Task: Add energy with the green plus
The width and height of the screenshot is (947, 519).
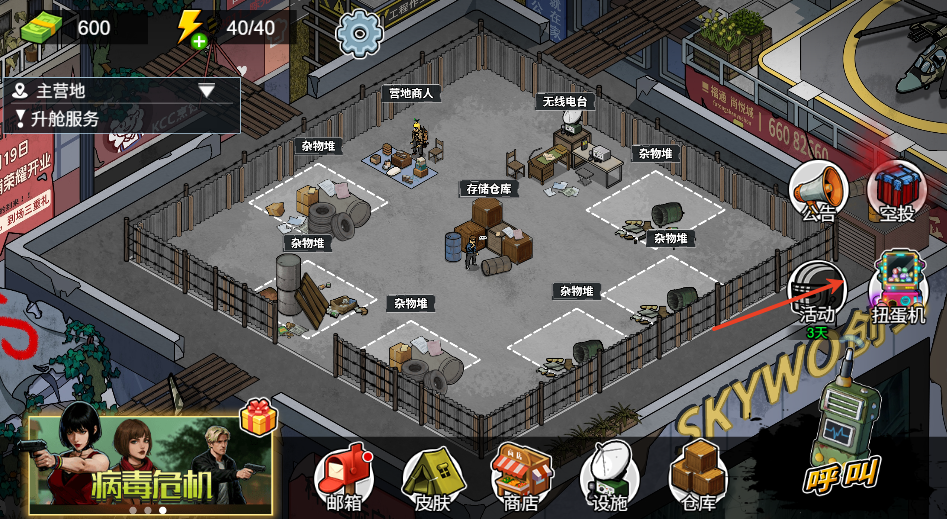Action: tap(199, 40)
